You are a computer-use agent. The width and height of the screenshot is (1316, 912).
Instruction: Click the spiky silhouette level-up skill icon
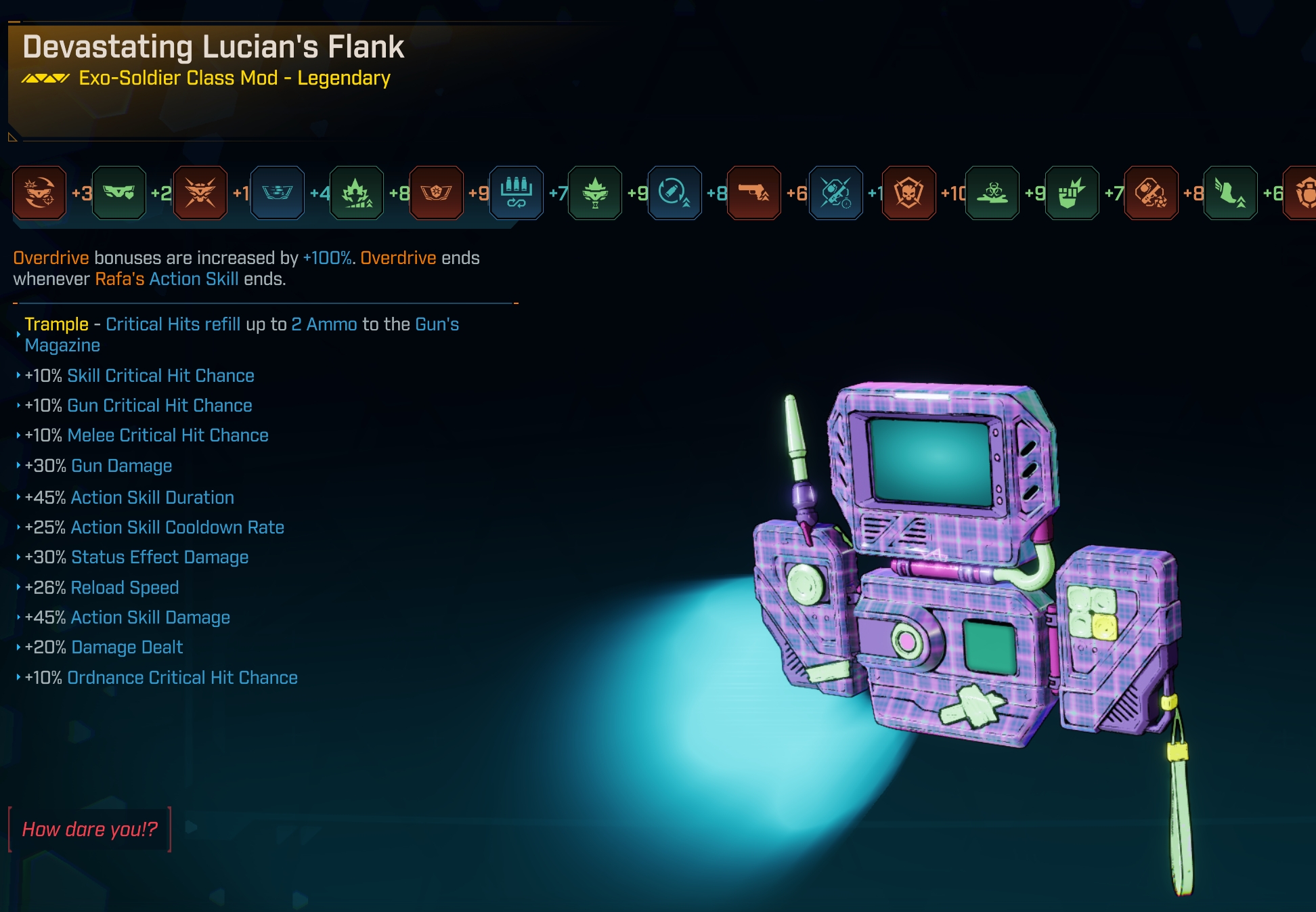point(357,193)
